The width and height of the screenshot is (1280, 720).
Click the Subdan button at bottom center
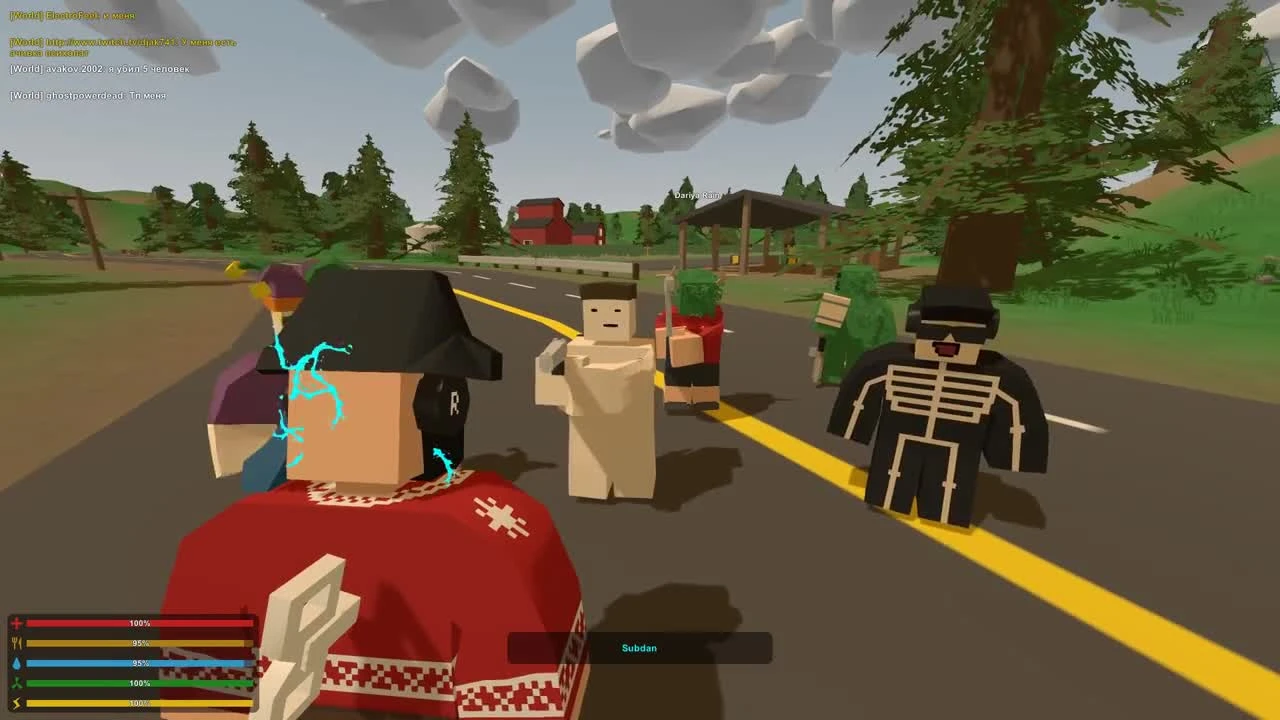[639, 648]
